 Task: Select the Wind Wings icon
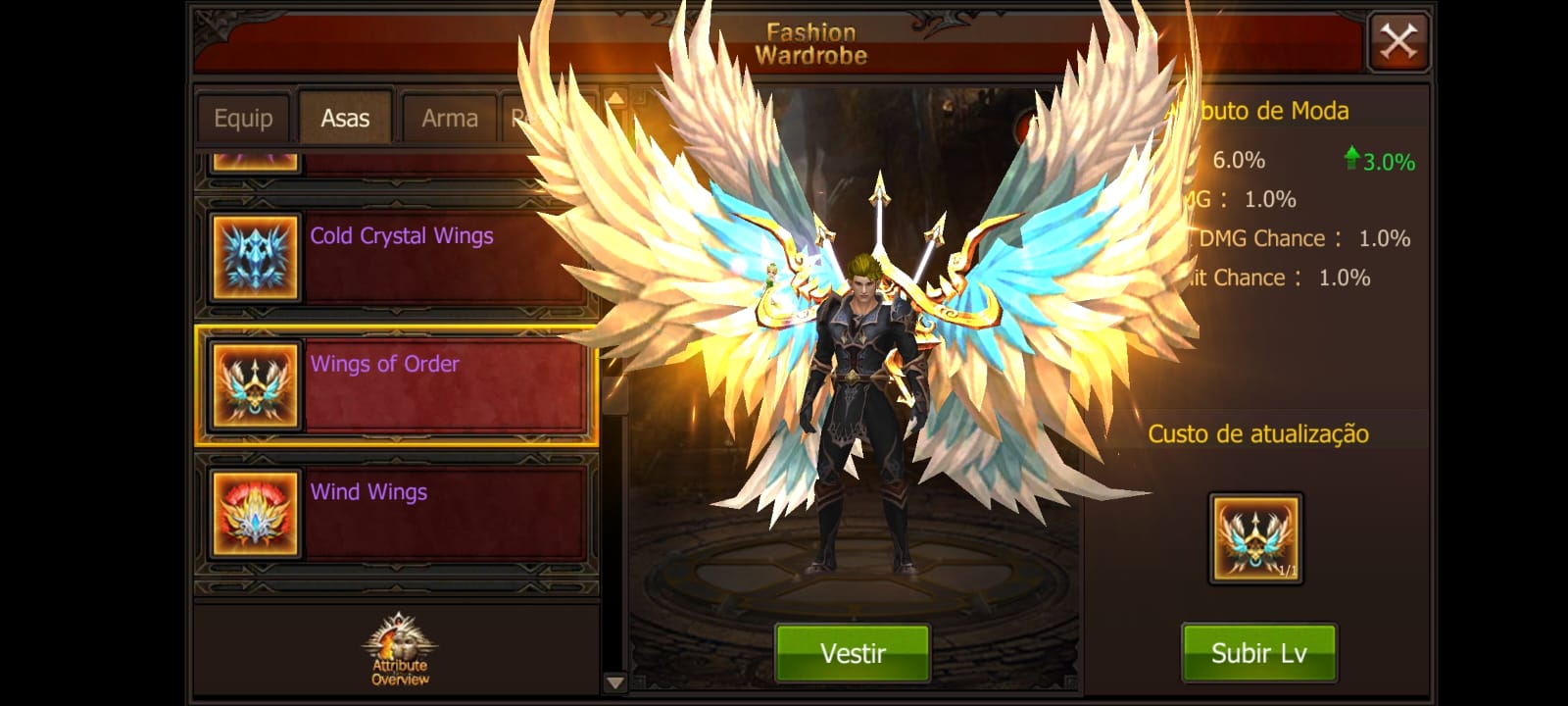(254, 514)
